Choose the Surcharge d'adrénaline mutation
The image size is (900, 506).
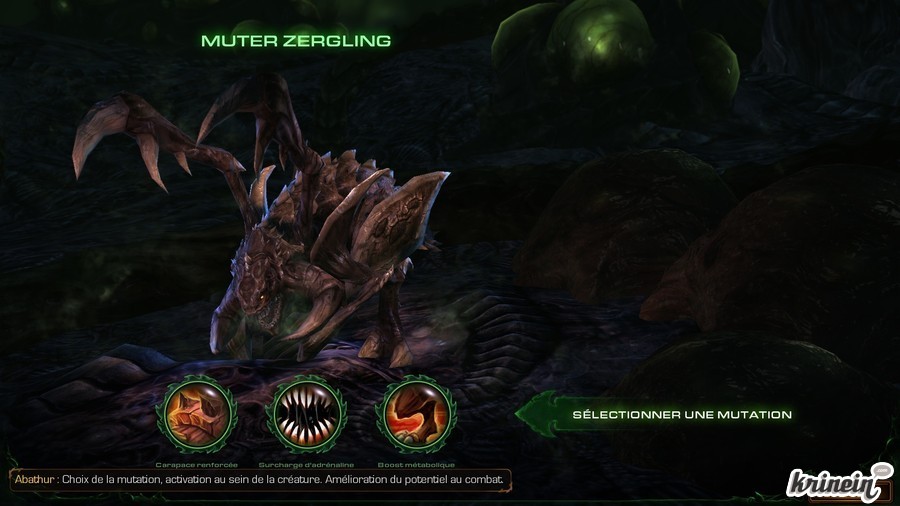pyautogui.click(x=307, y=415)
